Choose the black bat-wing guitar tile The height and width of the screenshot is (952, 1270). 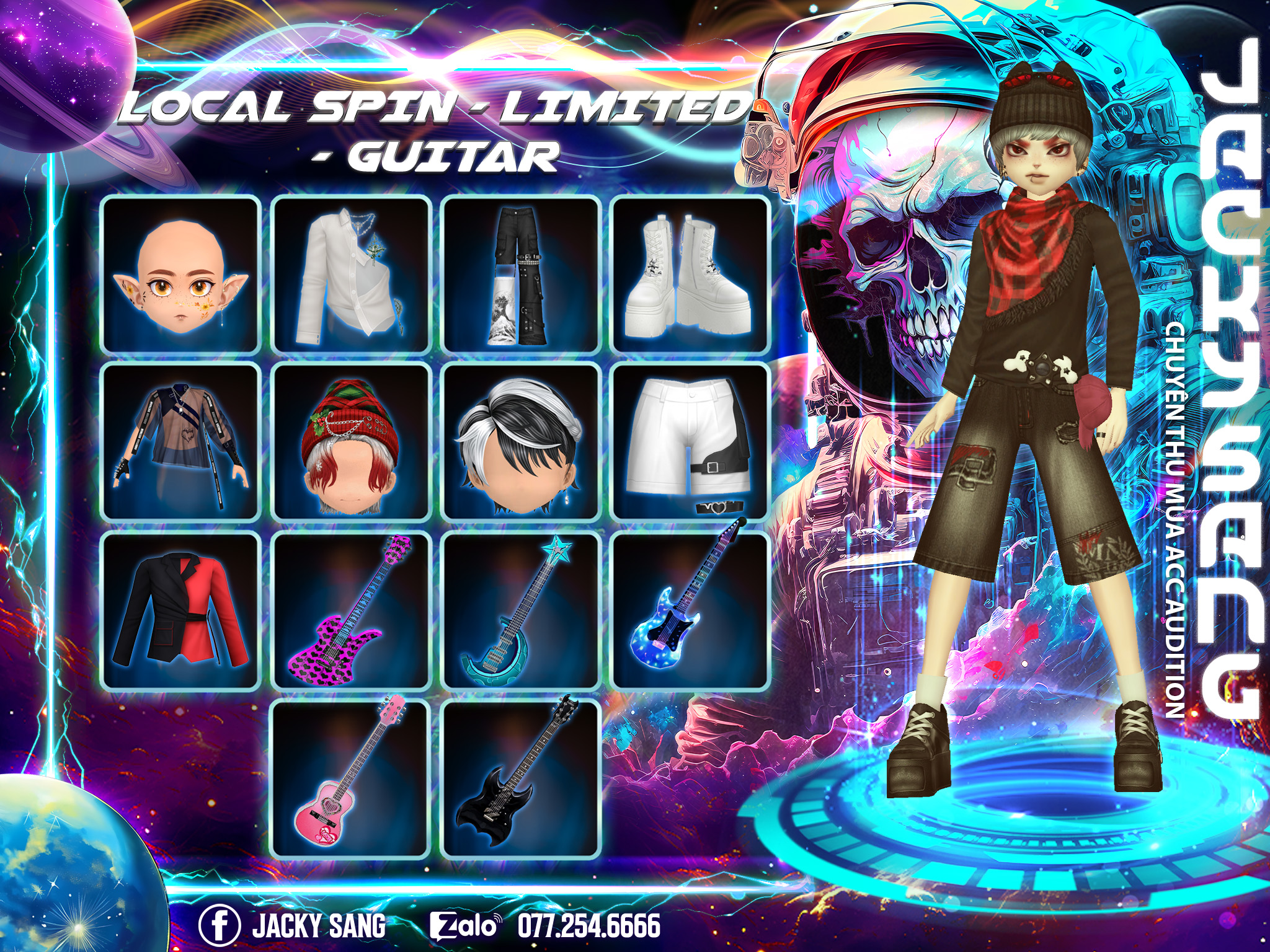coord(521,779)
